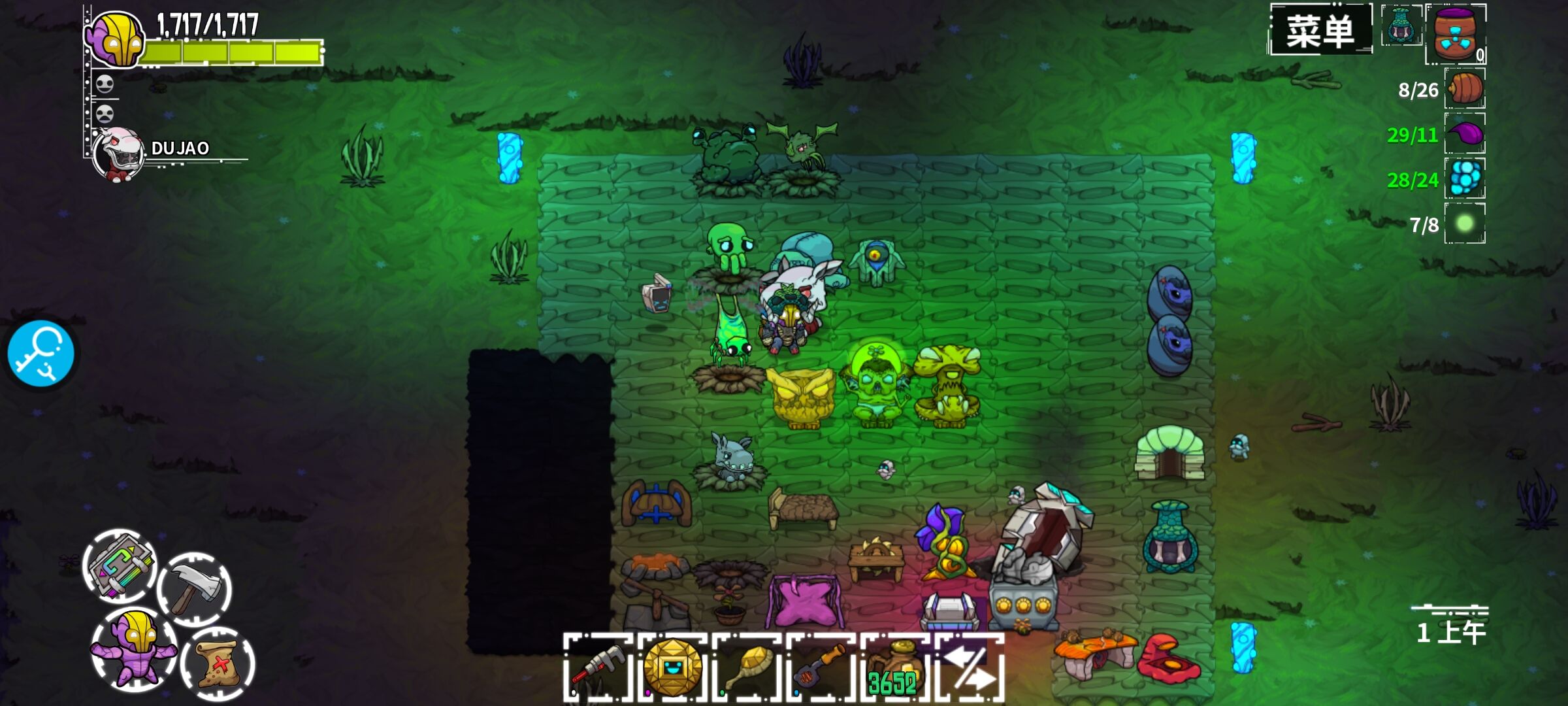Use the potion jug showing 3652

coord(894,668)
